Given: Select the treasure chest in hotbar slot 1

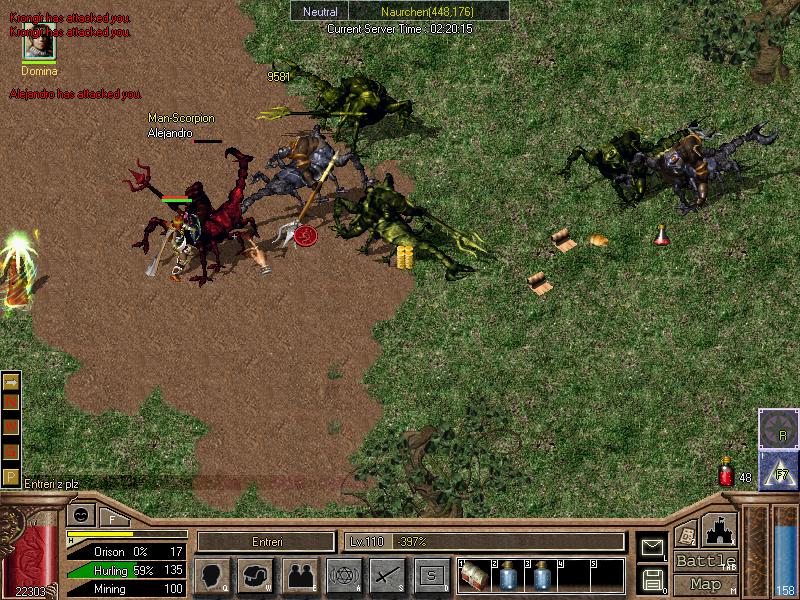Looking at the screenshot, I should (474, 576).
